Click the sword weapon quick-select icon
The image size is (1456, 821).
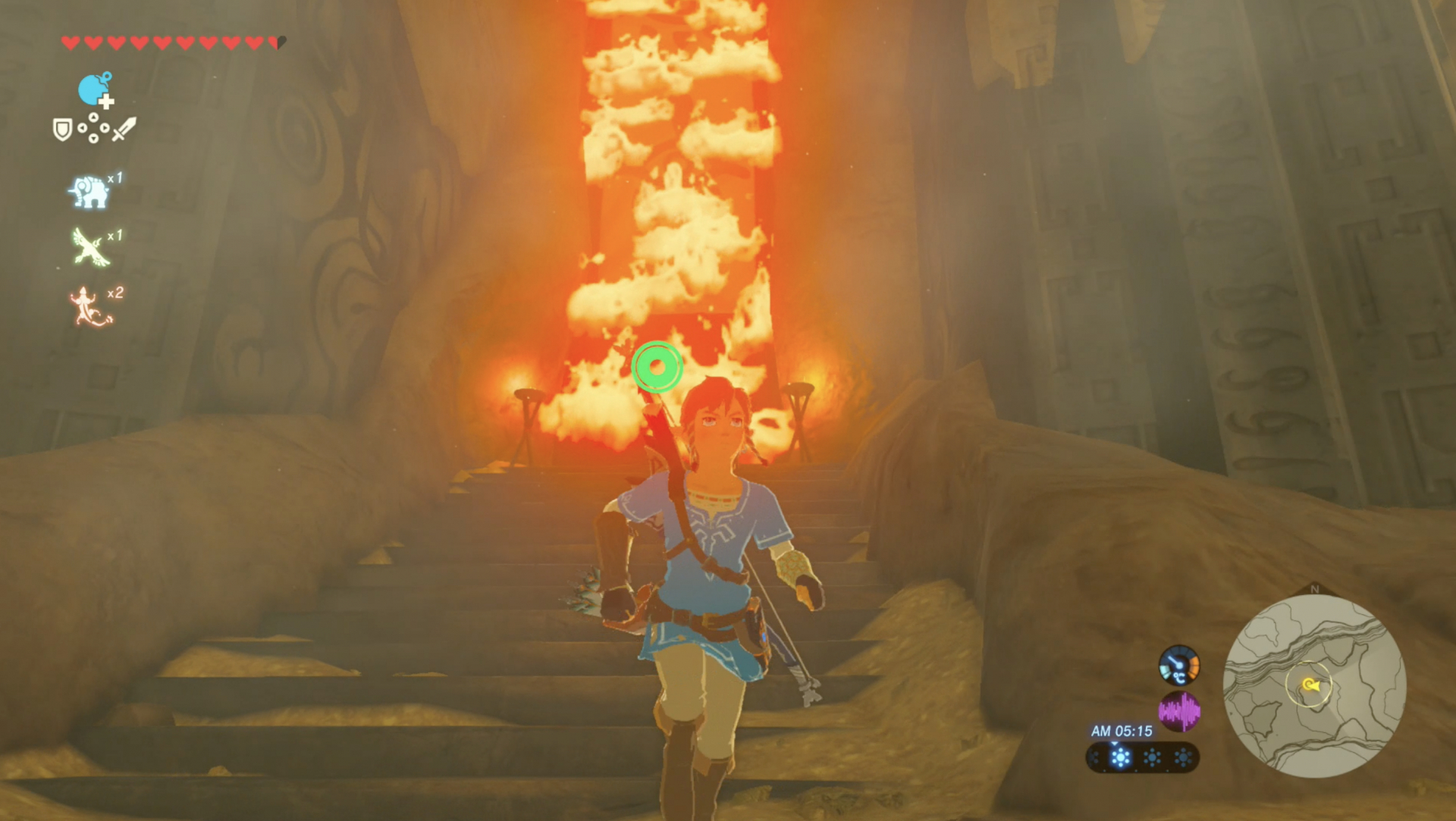124,129
